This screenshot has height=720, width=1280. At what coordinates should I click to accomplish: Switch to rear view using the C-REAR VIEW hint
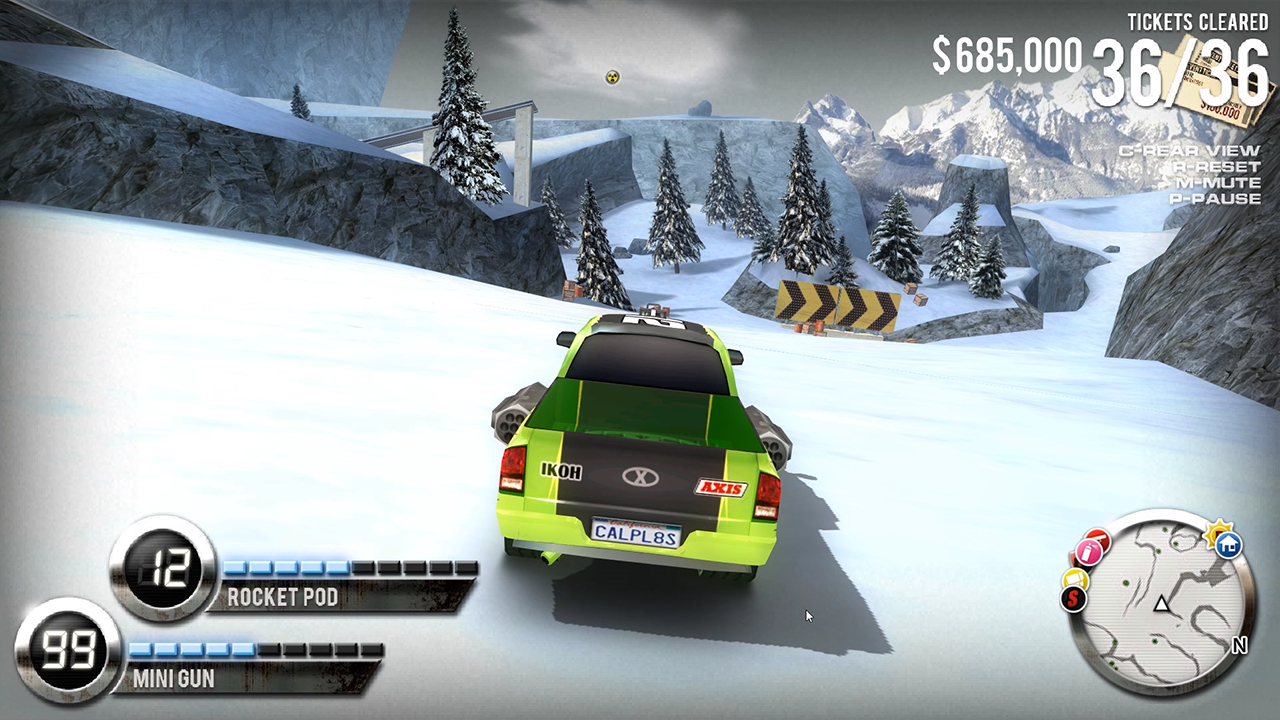1189,150
